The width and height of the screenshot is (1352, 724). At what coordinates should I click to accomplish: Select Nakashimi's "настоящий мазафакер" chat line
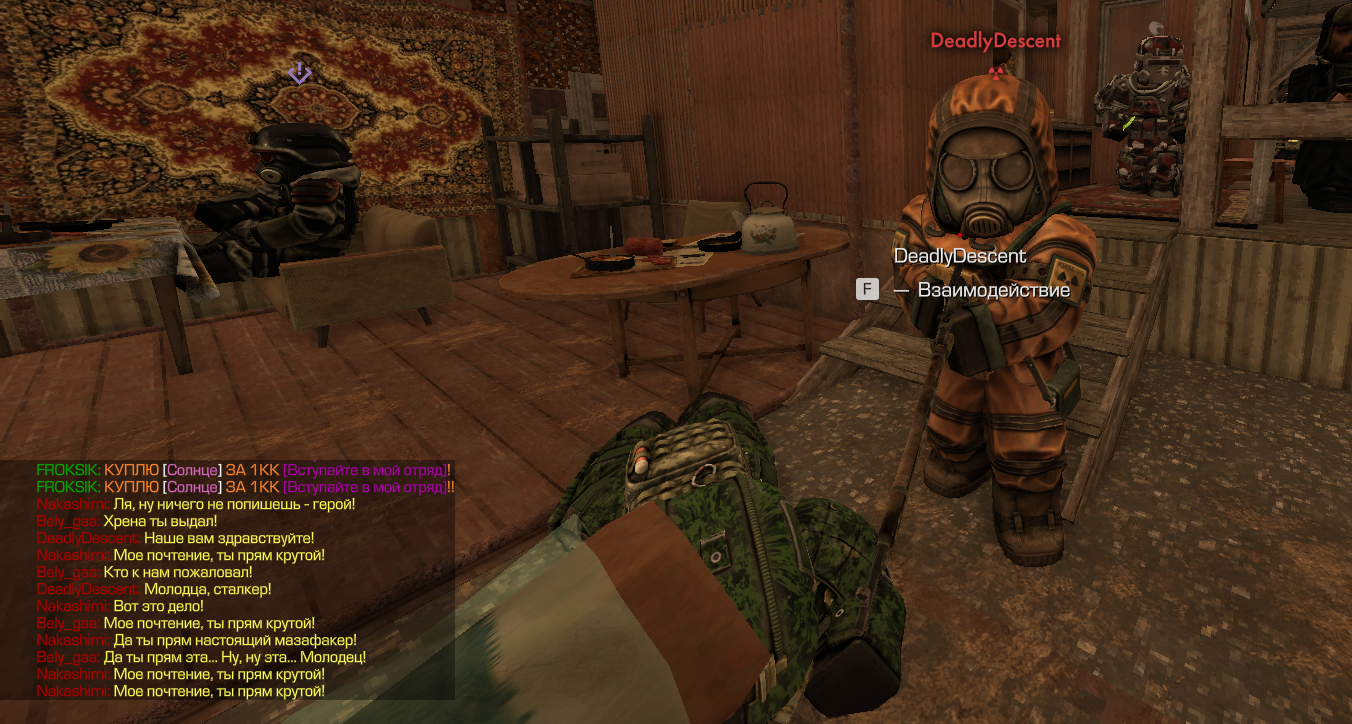[x=235, y=640]
